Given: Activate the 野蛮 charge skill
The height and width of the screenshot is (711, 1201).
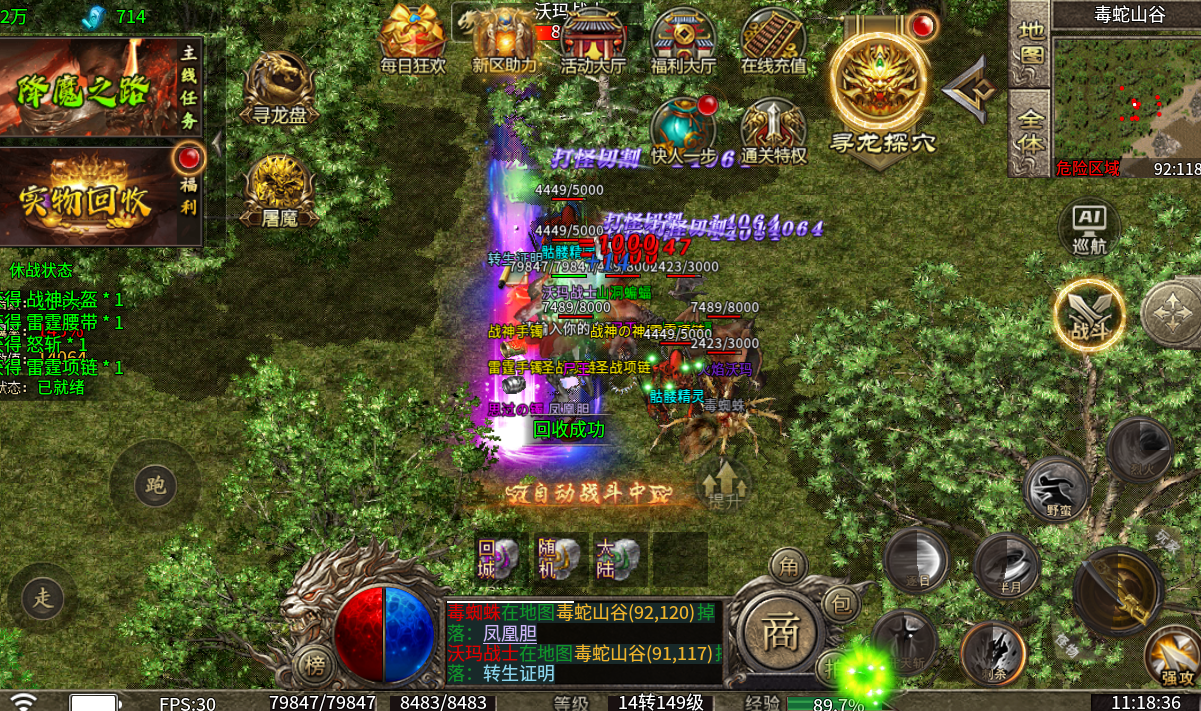Looking at the screenshot, I should tap(1055, 489).
